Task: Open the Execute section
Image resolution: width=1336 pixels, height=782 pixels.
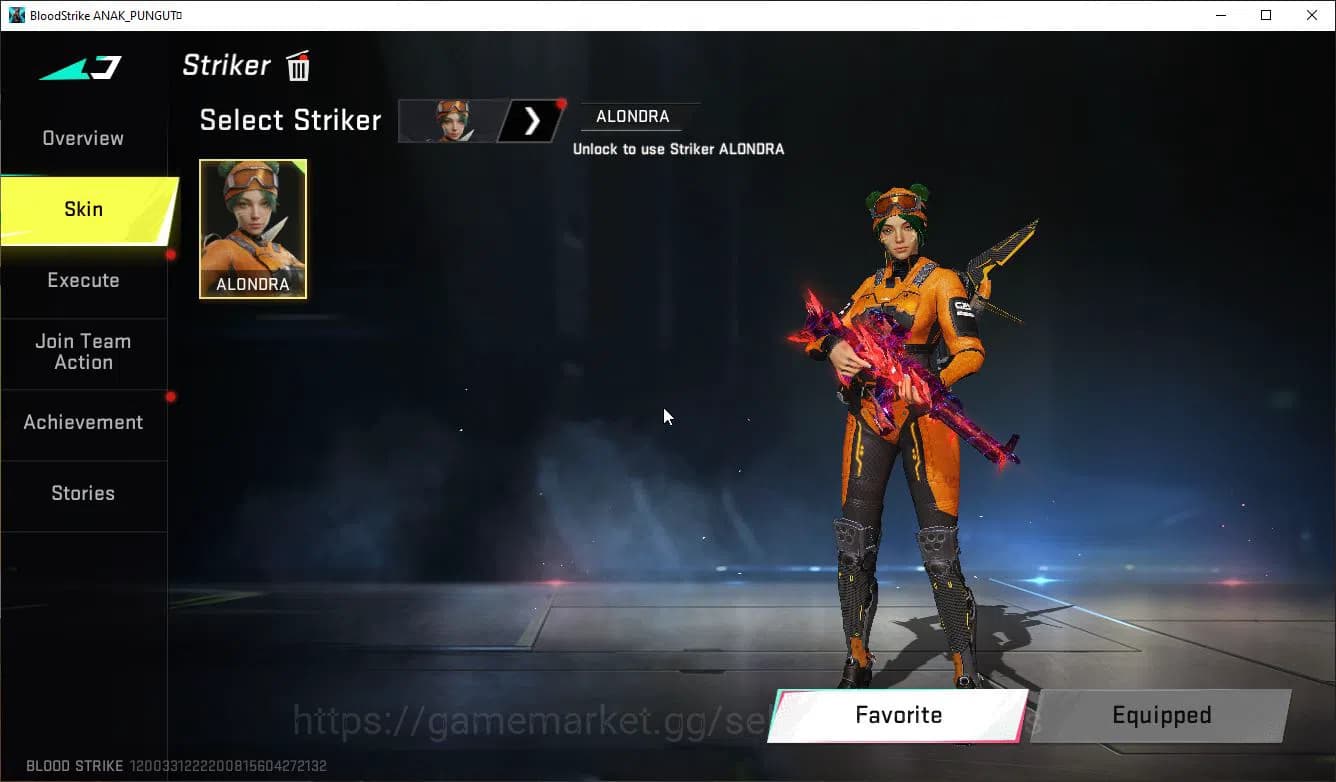Action: [x=82, y=281]
